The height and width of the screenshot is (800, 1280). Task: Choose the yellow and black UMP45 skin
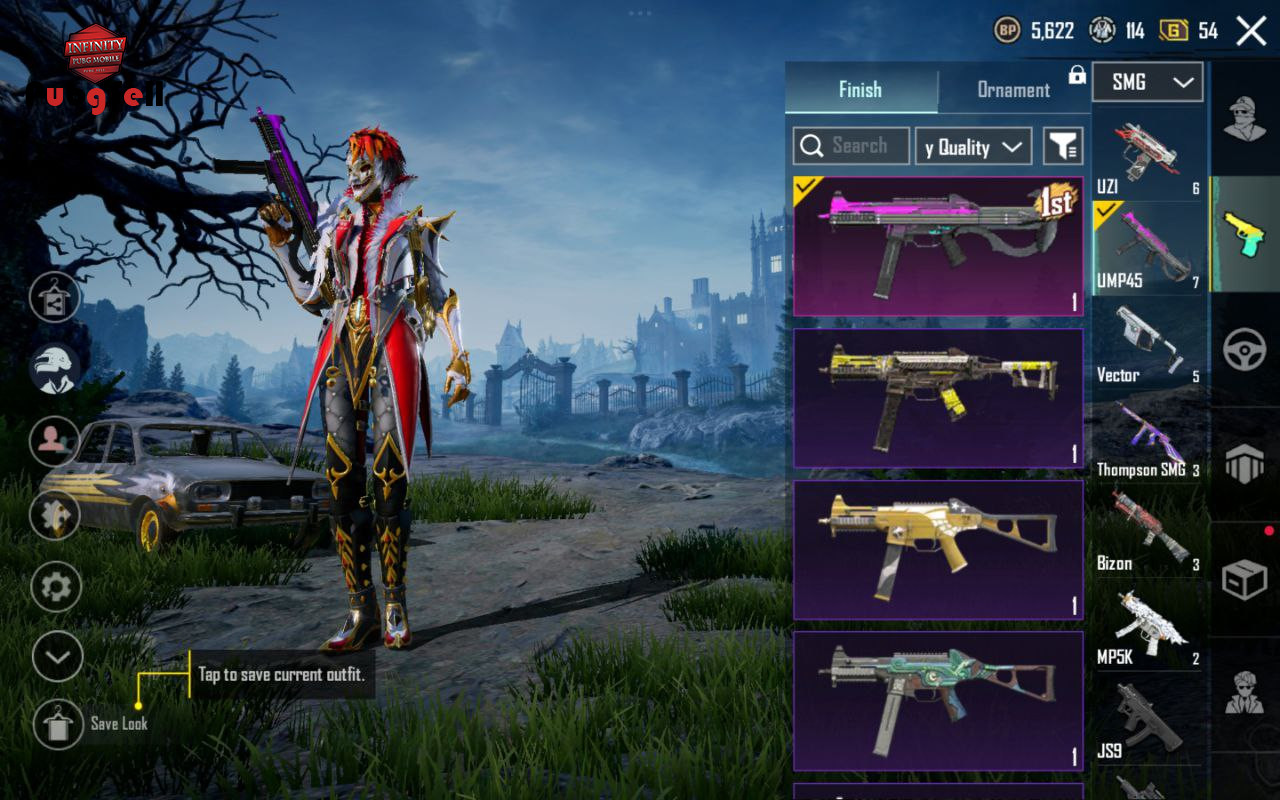(938, 398)
